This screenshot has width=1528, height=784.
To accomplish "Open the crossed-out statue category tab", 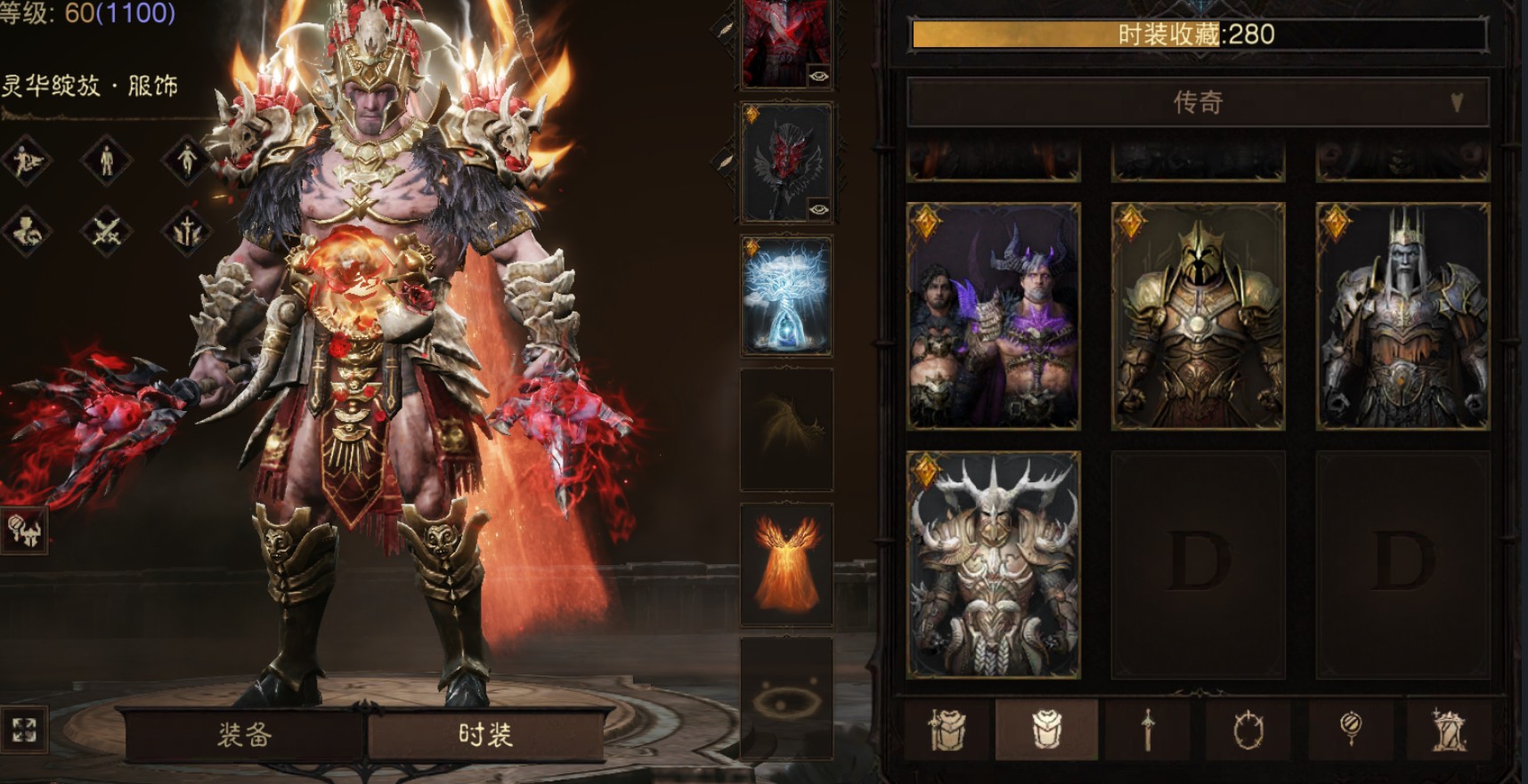I will (1449, 730).
